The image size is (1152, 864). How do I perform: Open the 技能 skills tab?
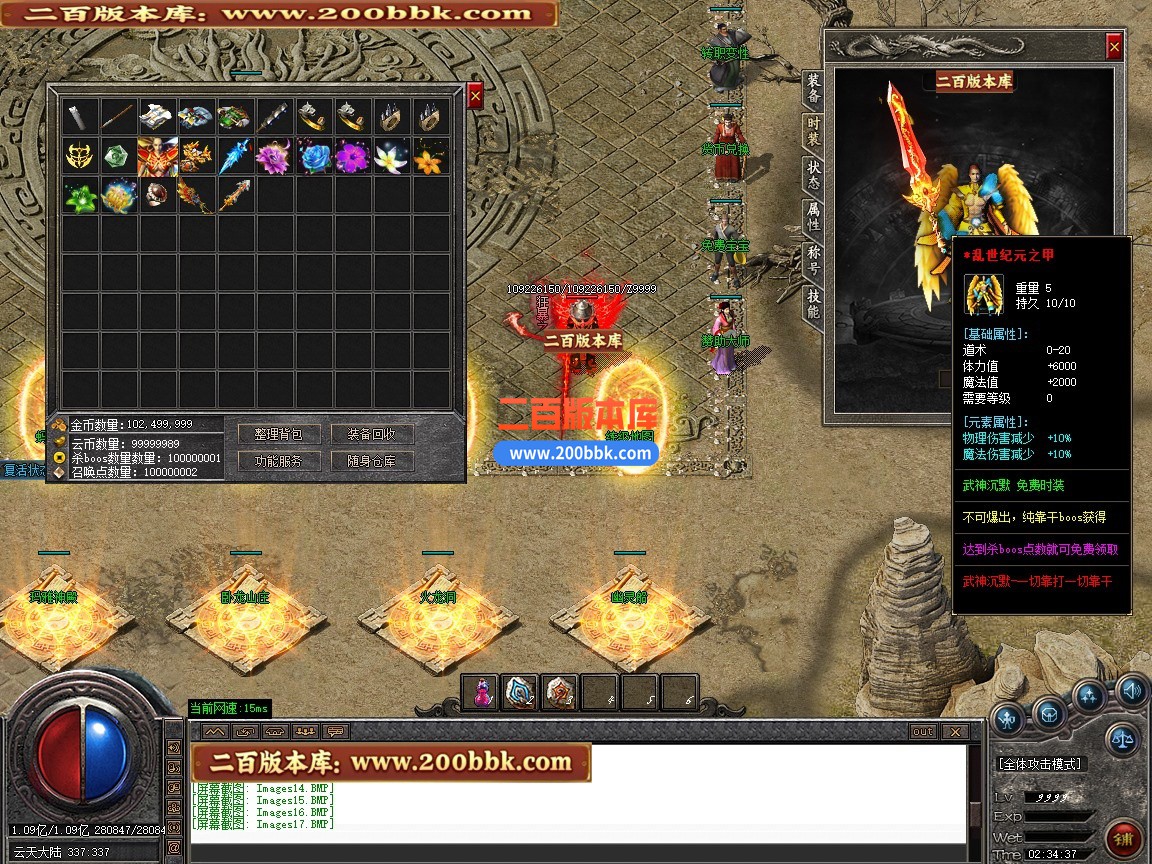(x=814, y=302)
